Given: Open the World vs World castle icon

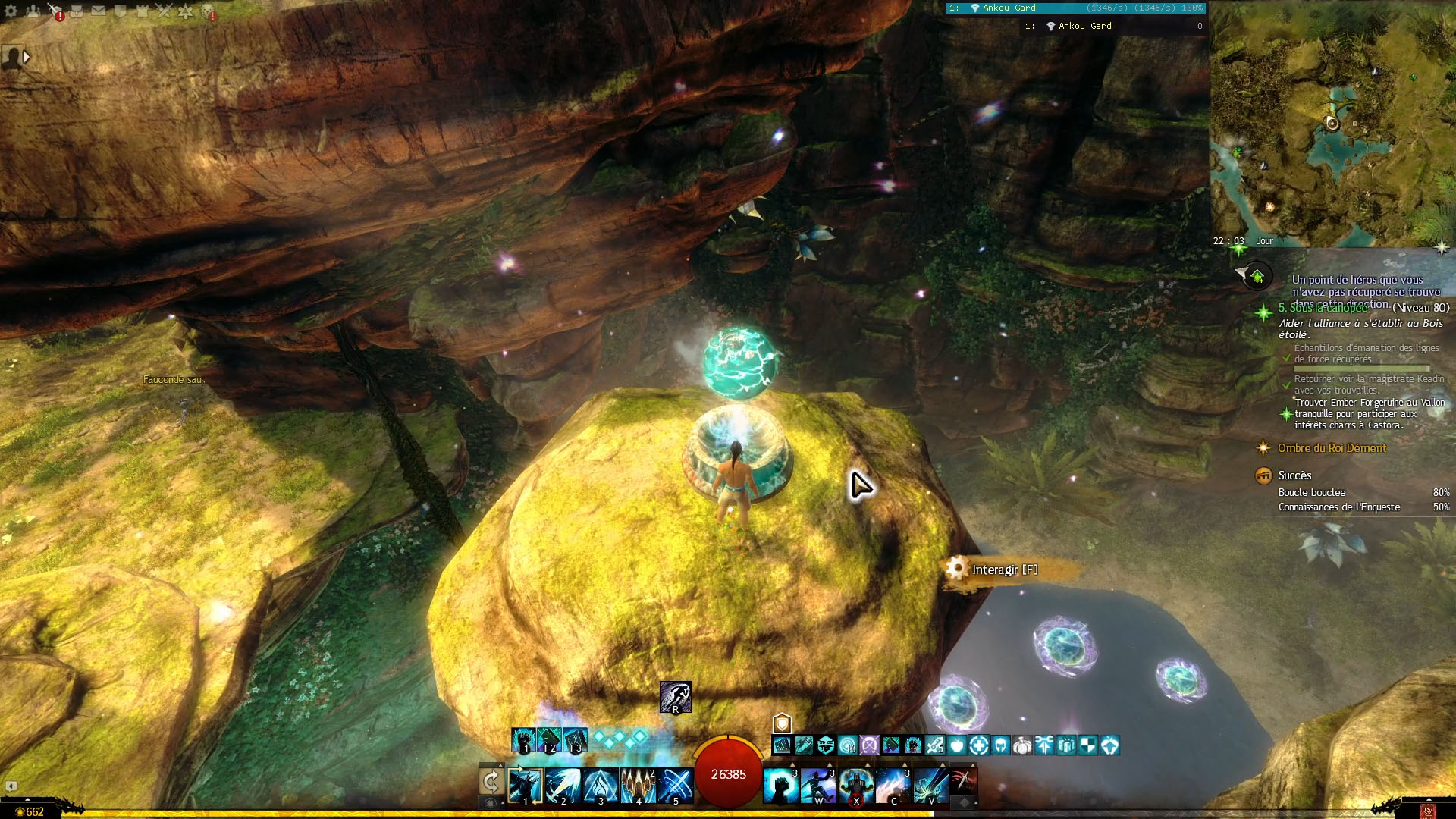Looking at the screenshot, I should tap(142, 11).
